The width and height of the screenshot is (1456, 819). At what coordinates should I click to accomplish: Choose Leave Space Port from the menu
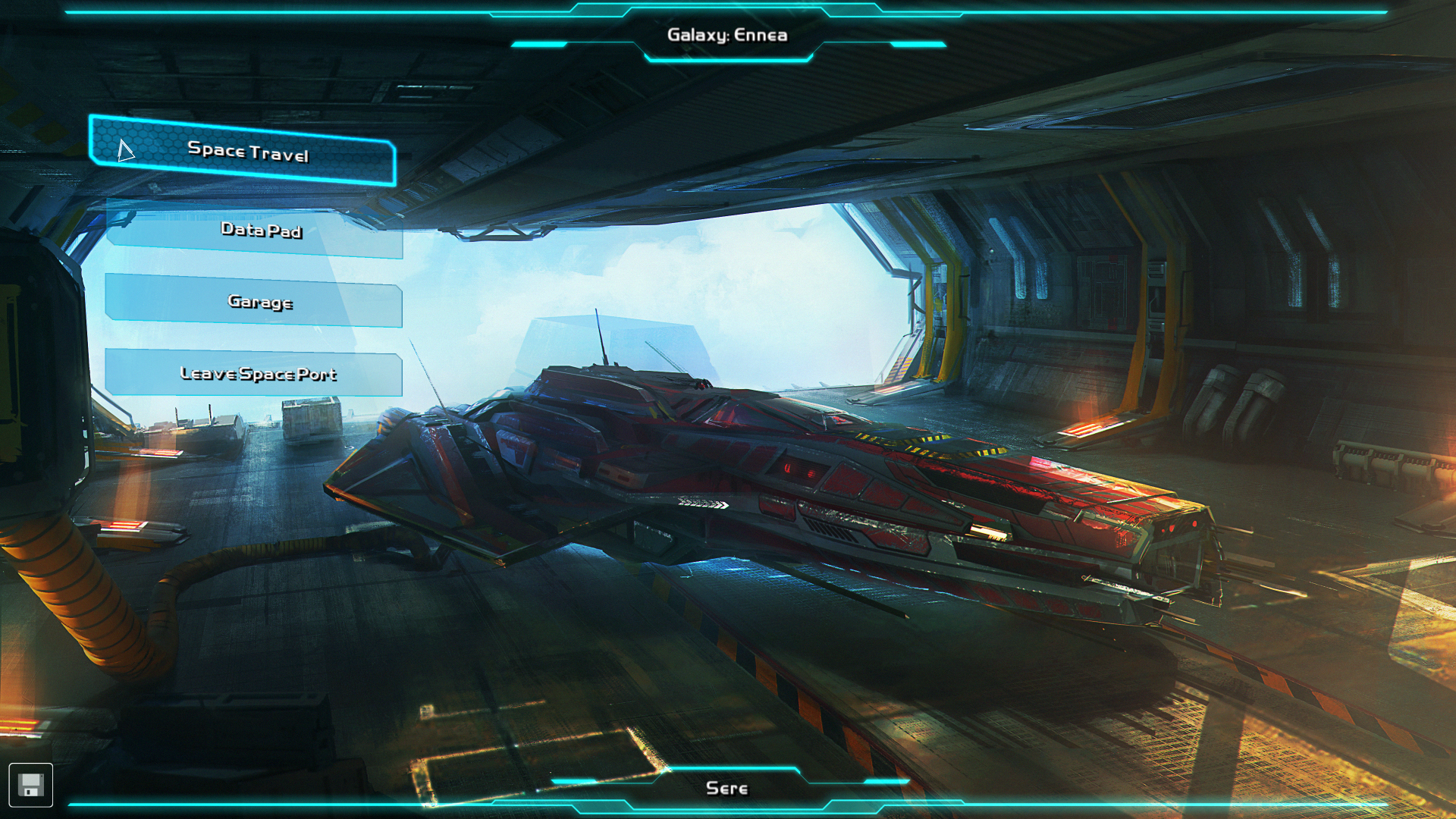pos(259,373)
